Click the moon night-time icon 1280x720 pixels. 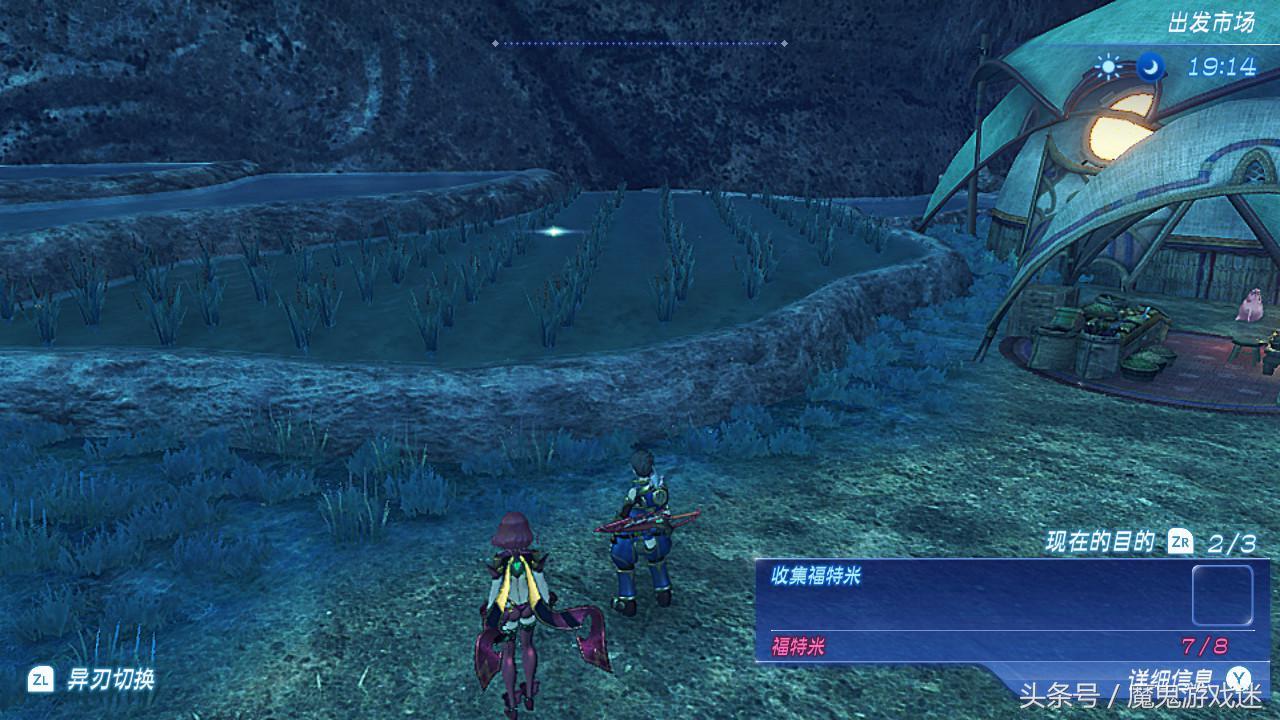(x=1151, y=67)
